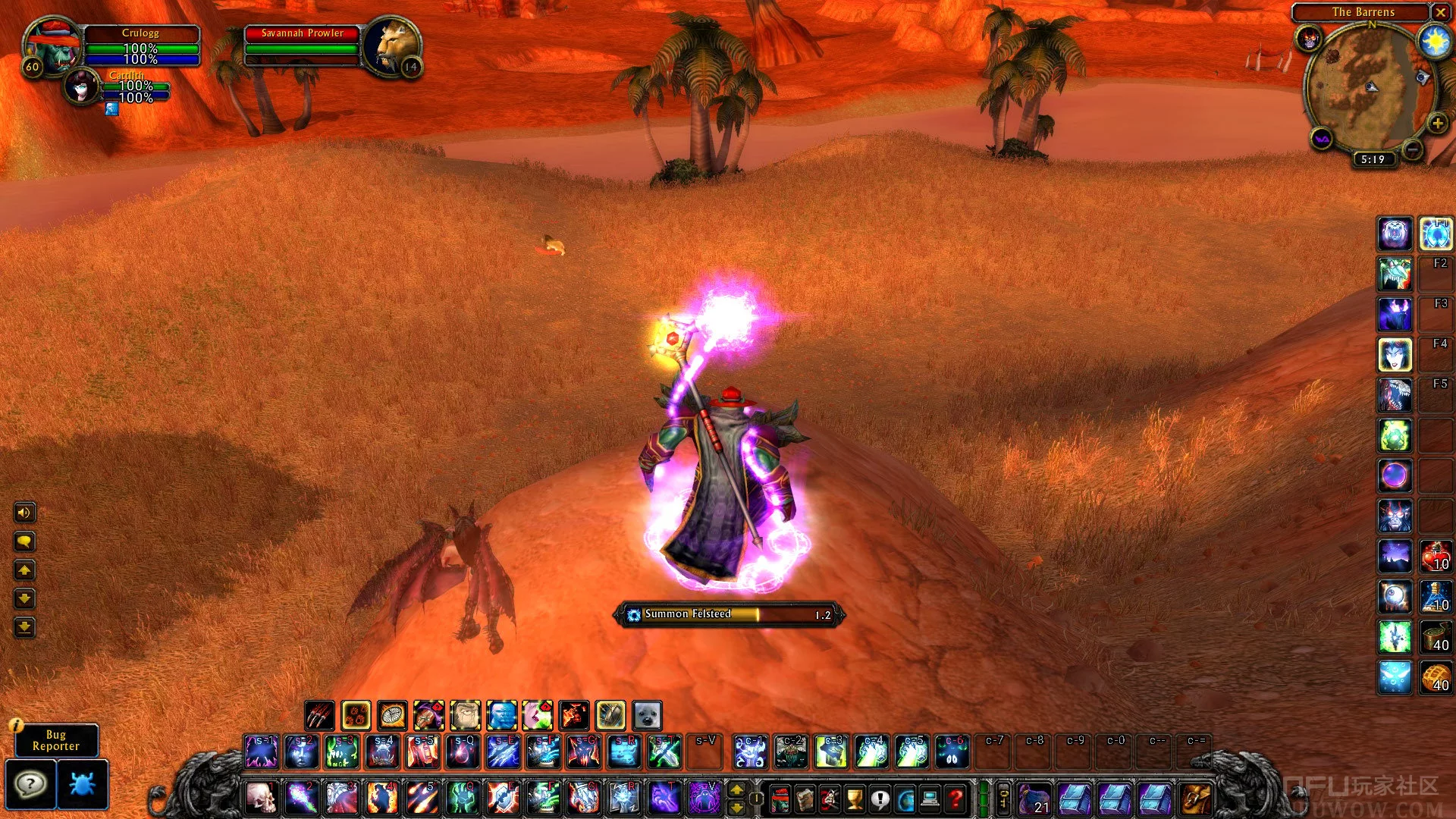1456x819 pixels.
Task: Open the backpack bag slot
Action: (1195, 799)
